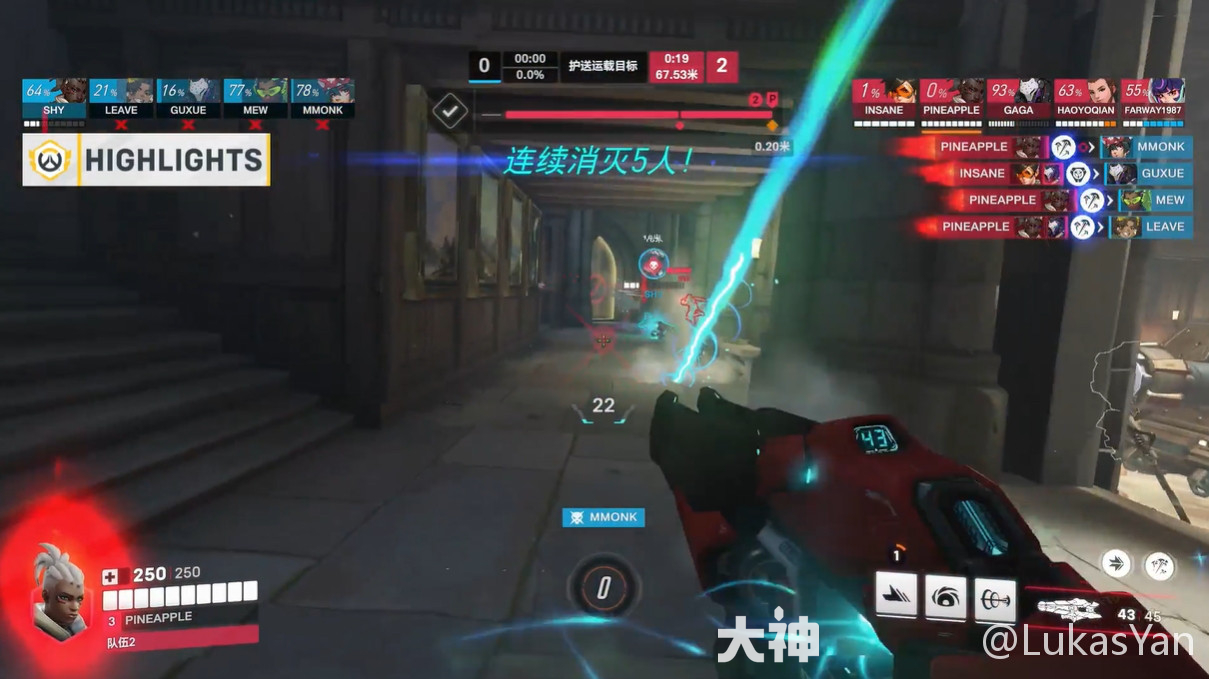Image resolution: width=1209 pixels, height=679 pixels.
Task: Click PINEAPPLE's card in the team bar
Action: pos(951,98)
